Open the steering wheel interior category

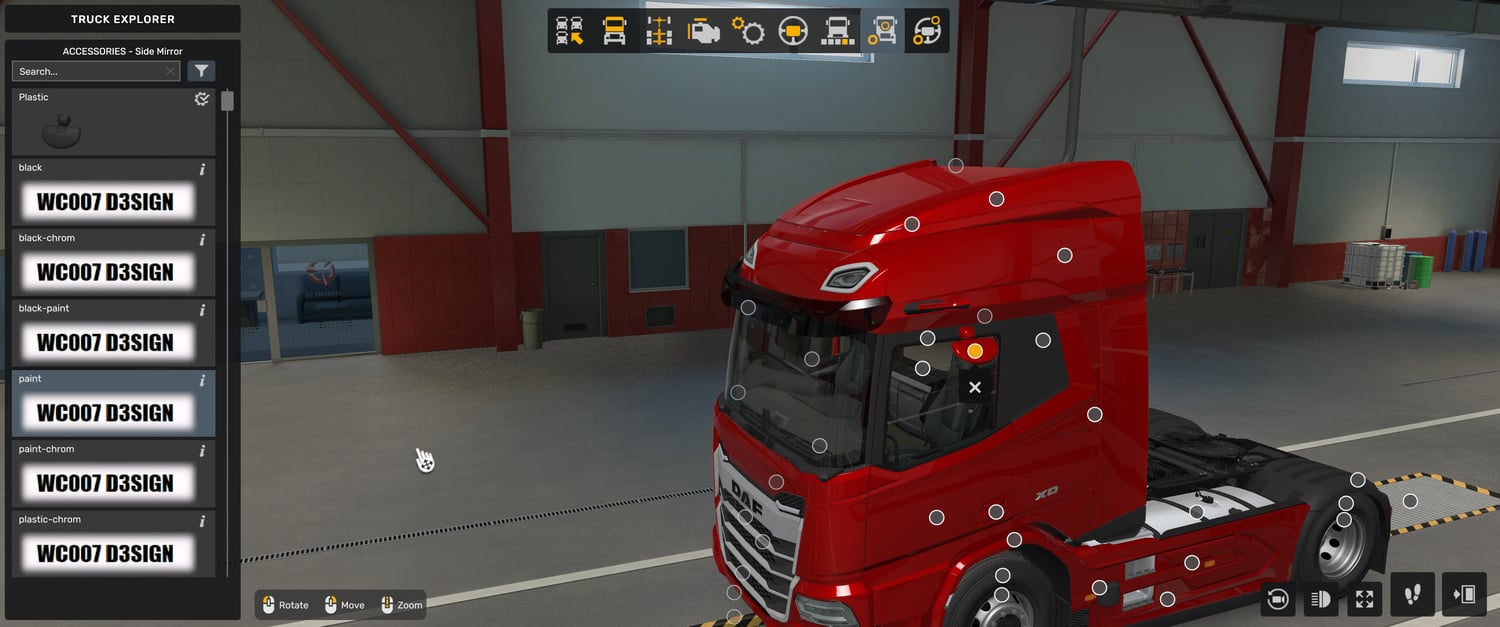(x=793, y=31)
